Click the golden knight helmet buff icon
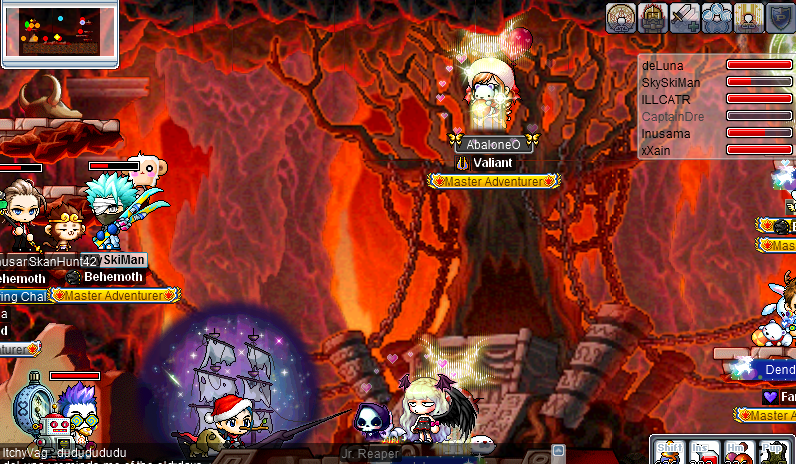 [x=652, y=17]
